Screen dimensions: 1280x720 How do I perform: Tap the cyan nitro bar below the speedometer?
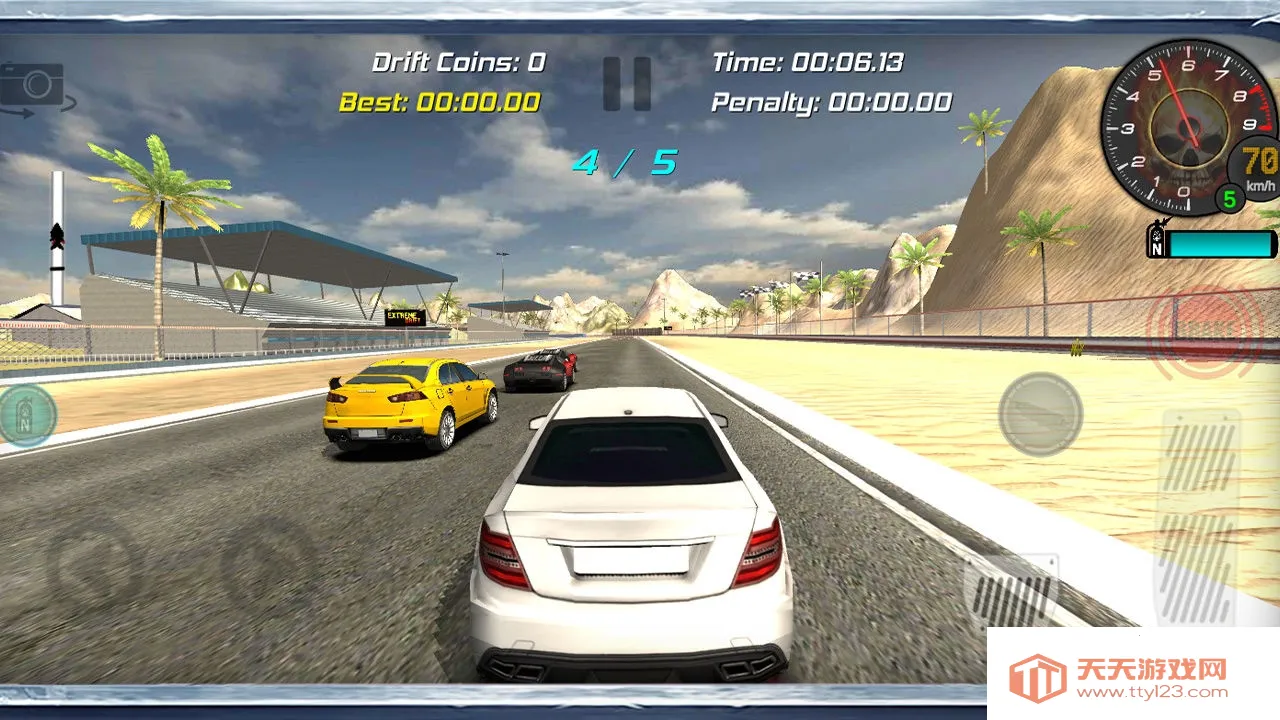[x=1218, y=243]
